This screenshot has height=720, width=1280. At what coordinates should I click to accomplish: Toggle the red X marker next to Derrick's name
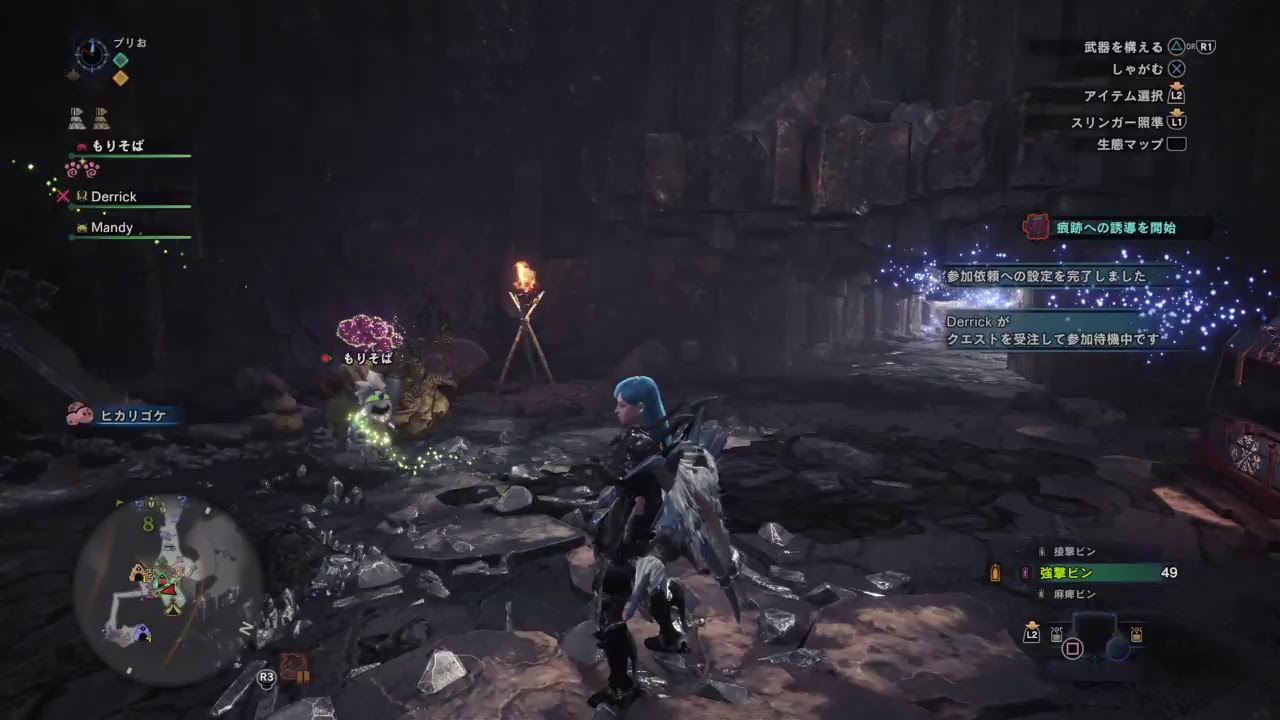(62, 196)
